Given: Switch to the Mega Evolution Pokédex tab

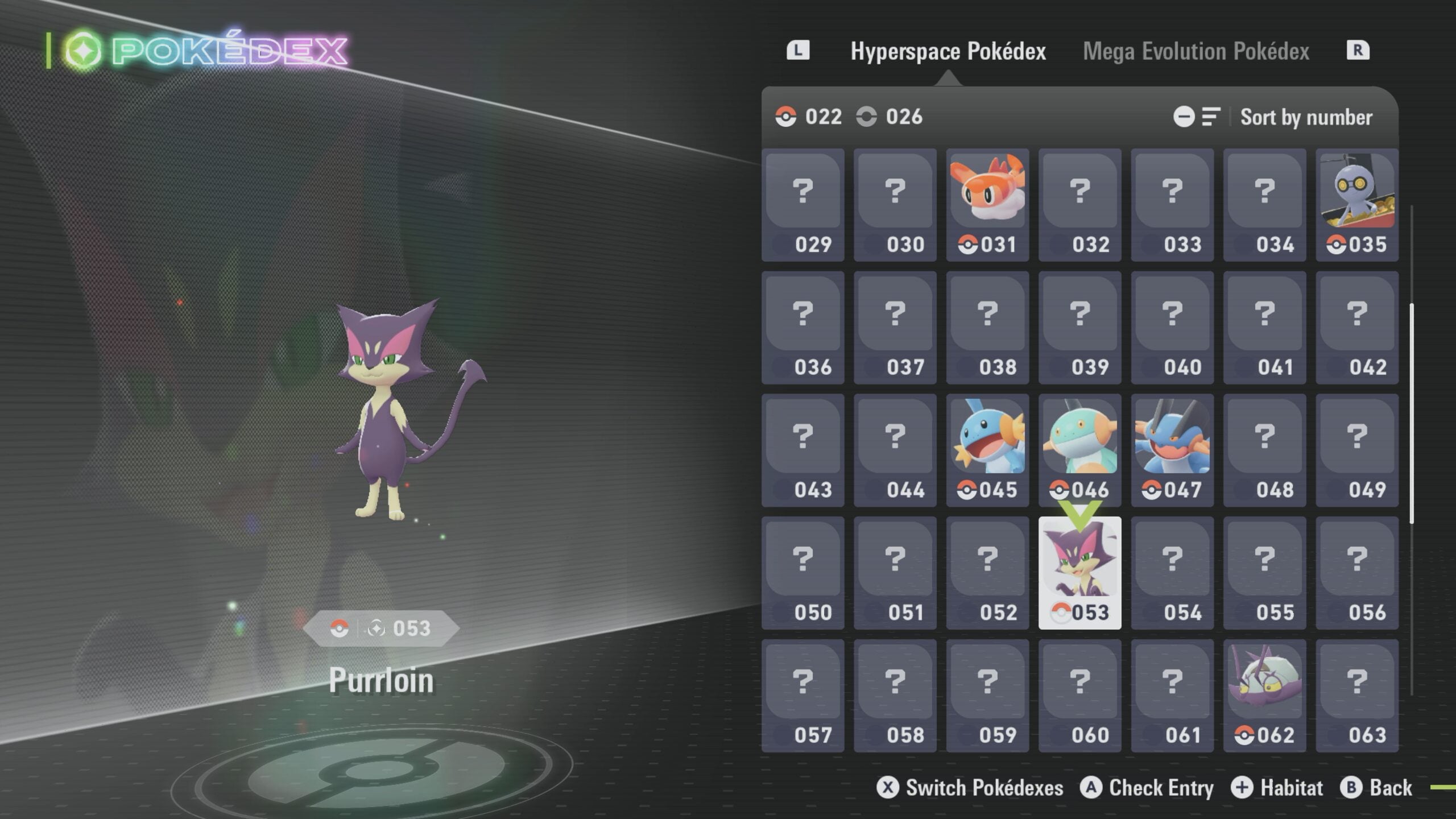Looking at the screenshot, I should pos(1196,51).
